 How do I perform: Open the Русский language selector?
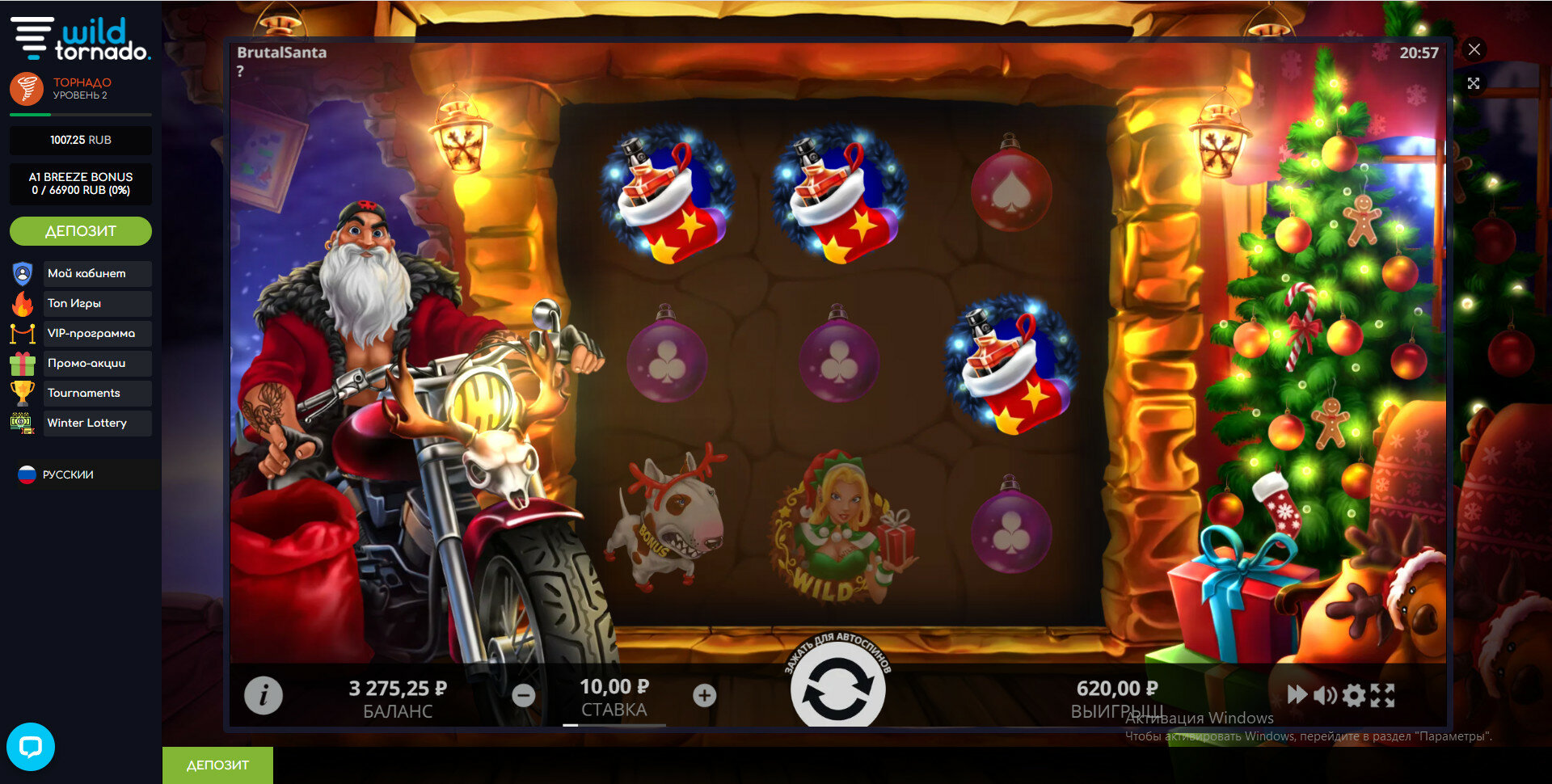point(68,474)
